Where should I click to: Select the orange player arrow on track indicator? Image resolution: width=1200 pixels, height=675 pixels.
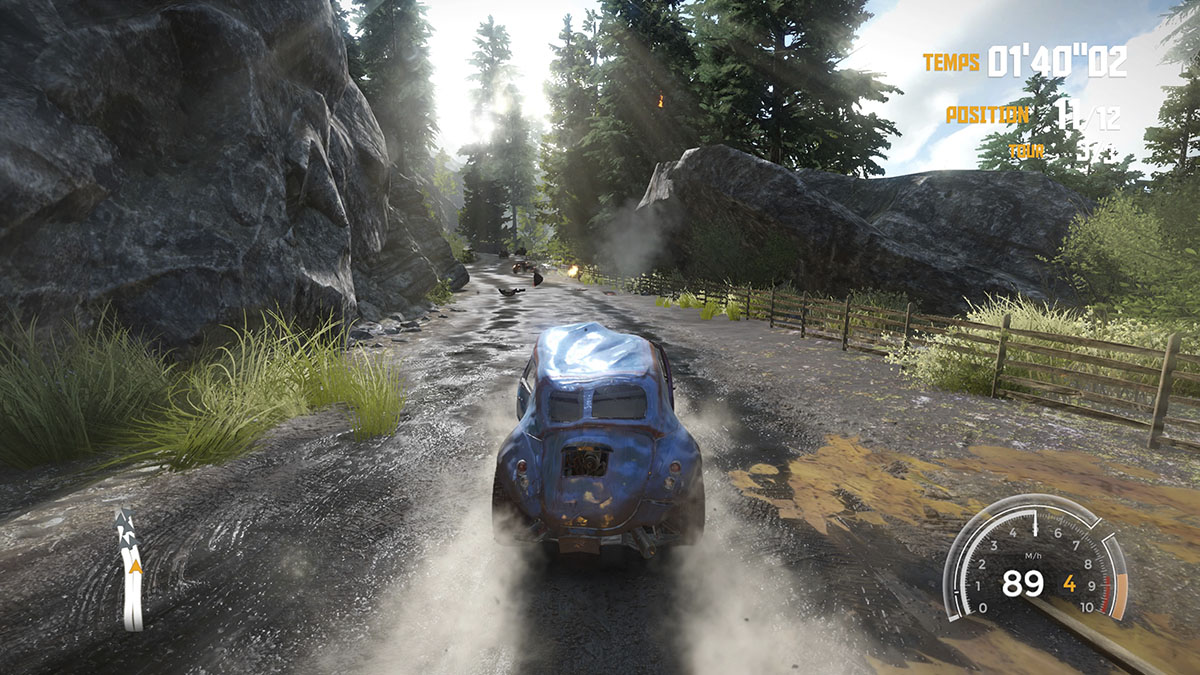pyautogui.click(x=134, y=566)
